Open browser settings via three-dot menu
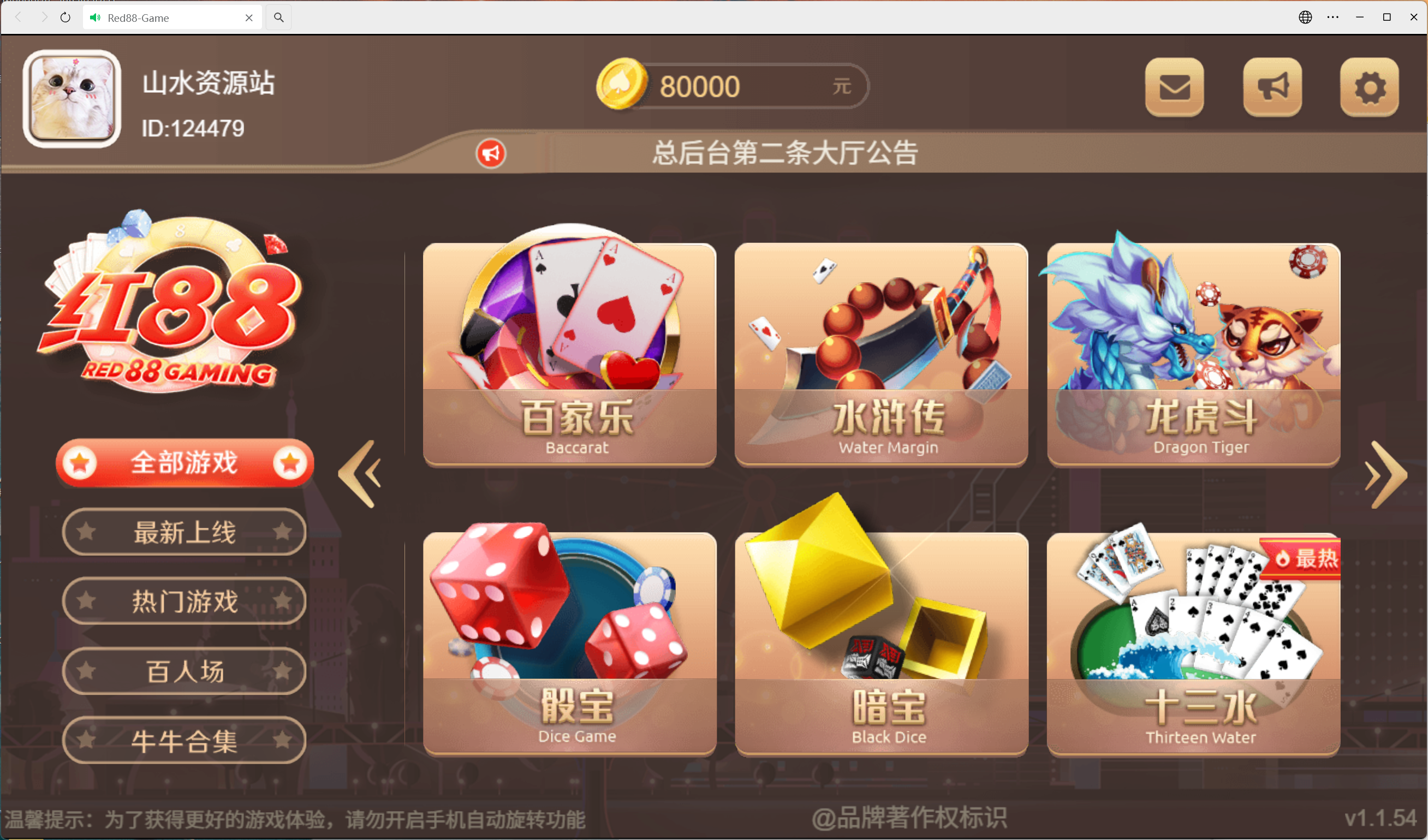This screenshot has height=840, width=1428. pyautogui.click(x=1332, y=17)
